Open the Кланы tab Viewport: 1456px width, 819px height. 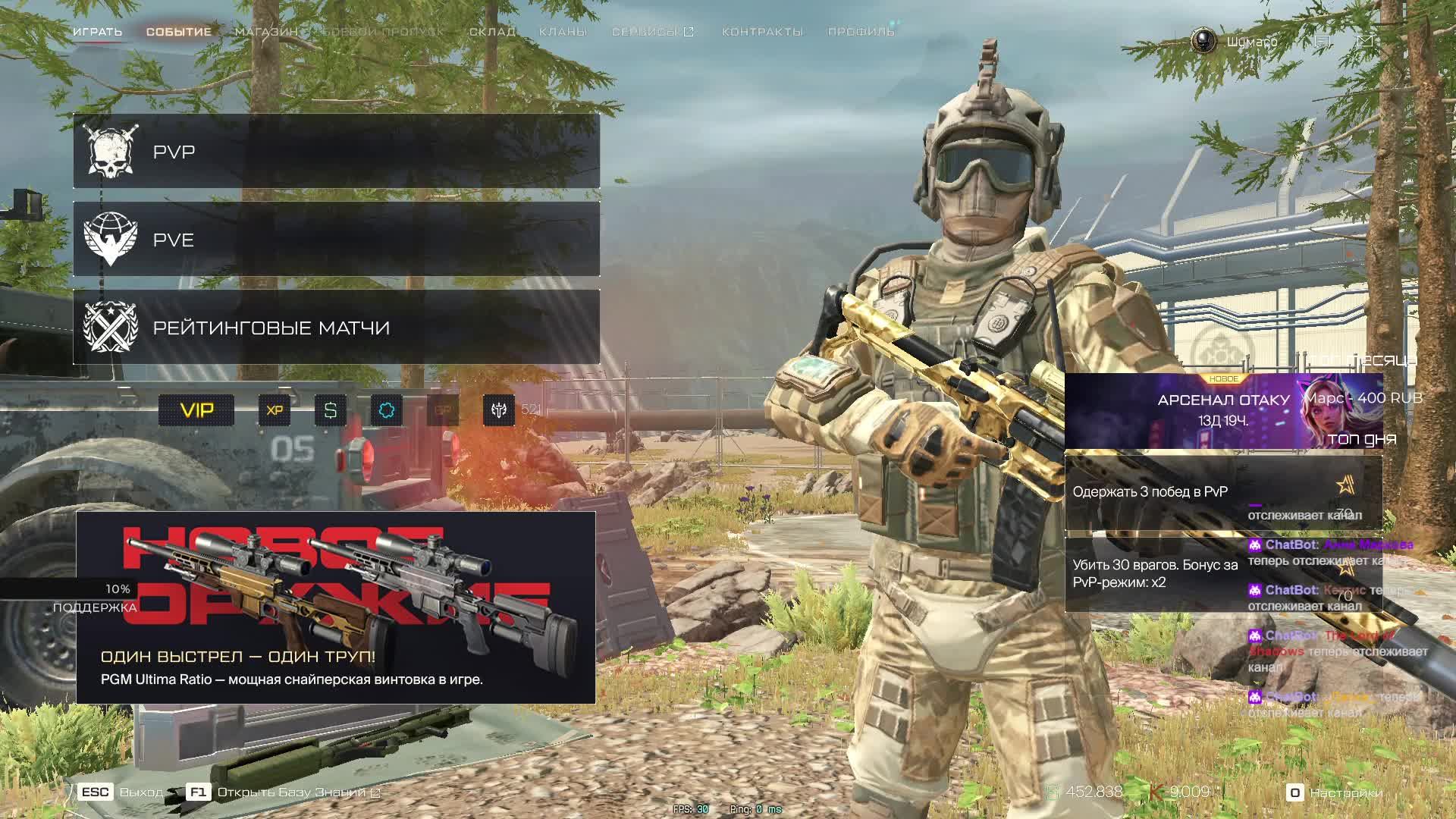pos(563,32)
